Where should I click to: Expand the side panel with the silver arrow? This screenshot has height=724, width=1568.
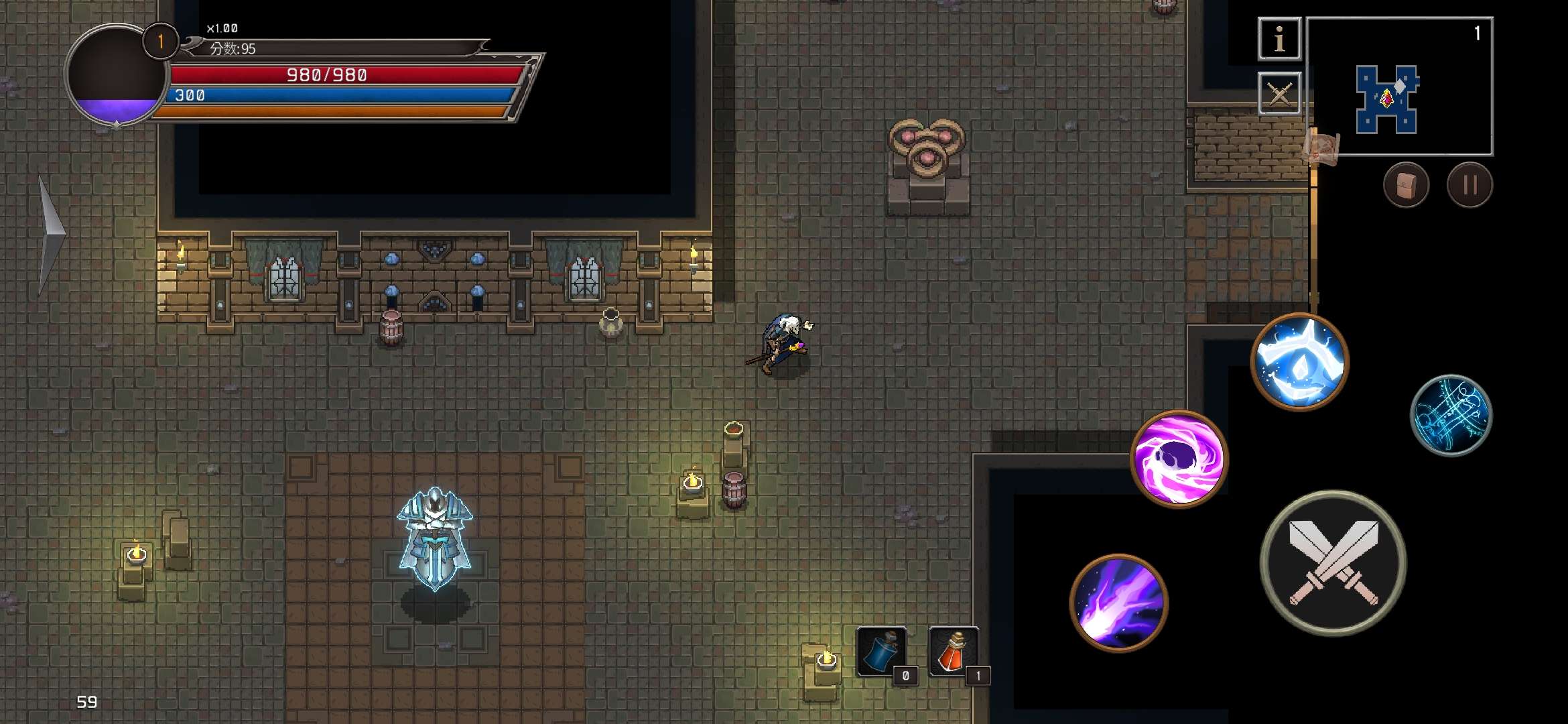50,235
